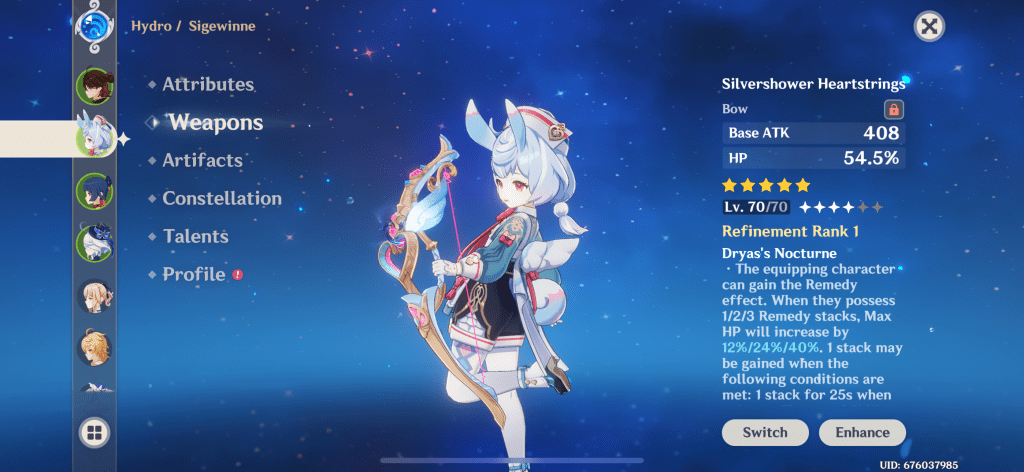
Task: Show the Constellation page
Action: click(x=222, y=199)
